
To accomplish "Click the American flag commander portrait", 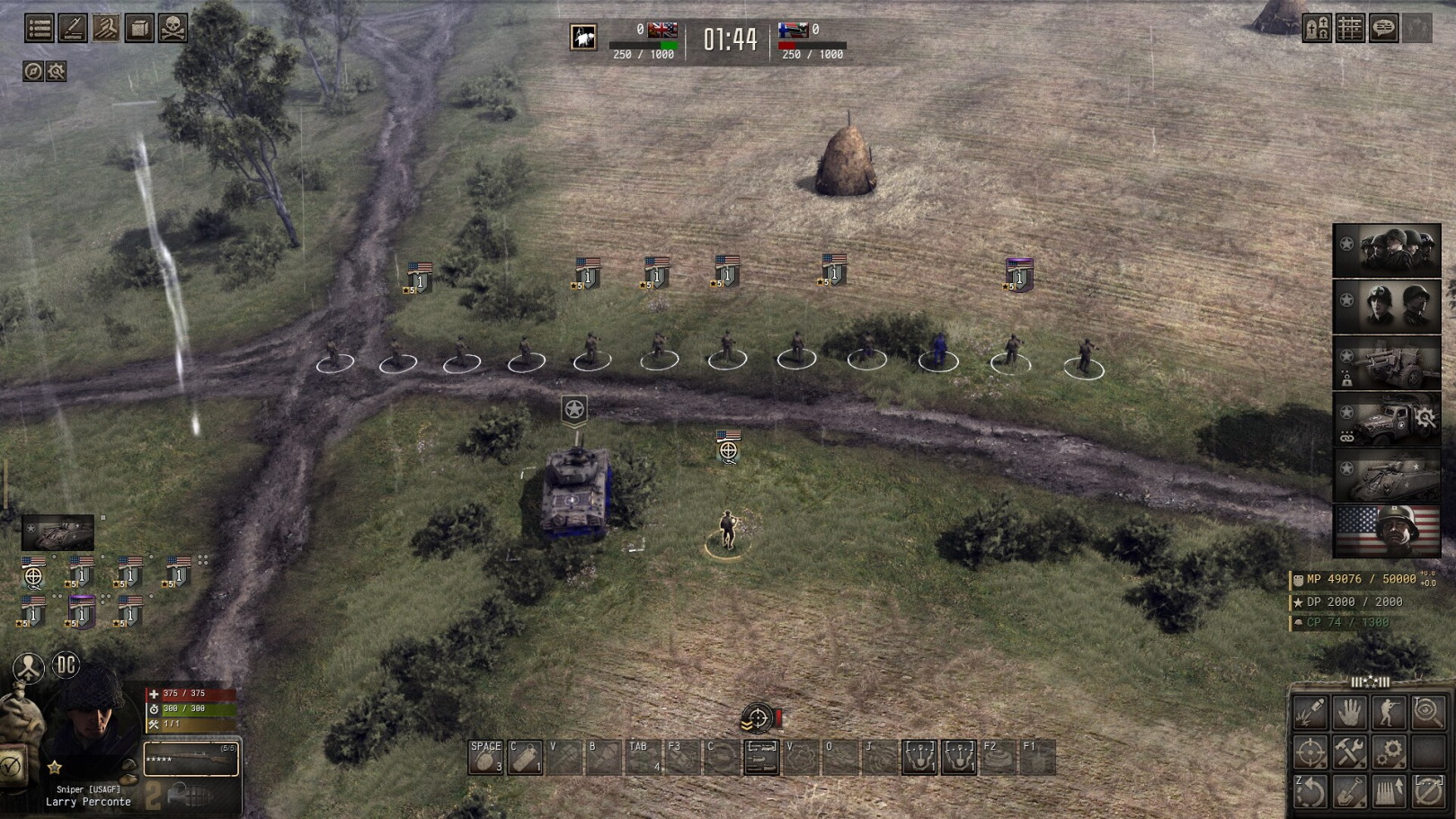I will [x=1387, y=531].
